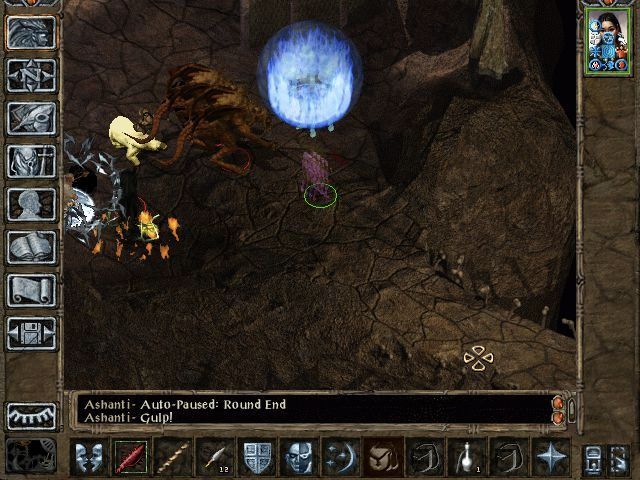This screenshot has width=640, height=480.
Task: Choose the throwing dagger slot showing 12
Action: pos(215,456)
